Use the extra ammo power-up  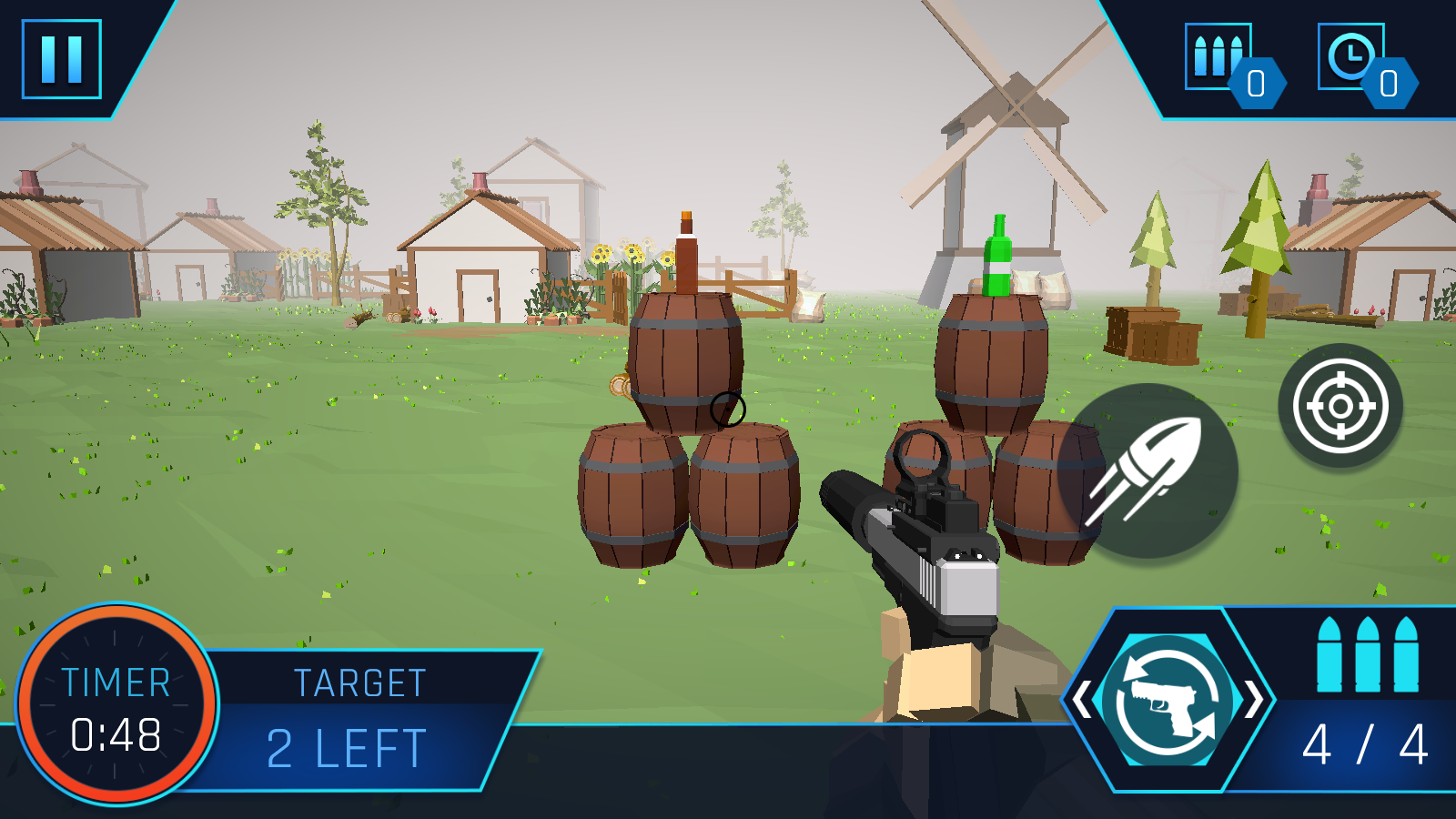[1218, 57]
